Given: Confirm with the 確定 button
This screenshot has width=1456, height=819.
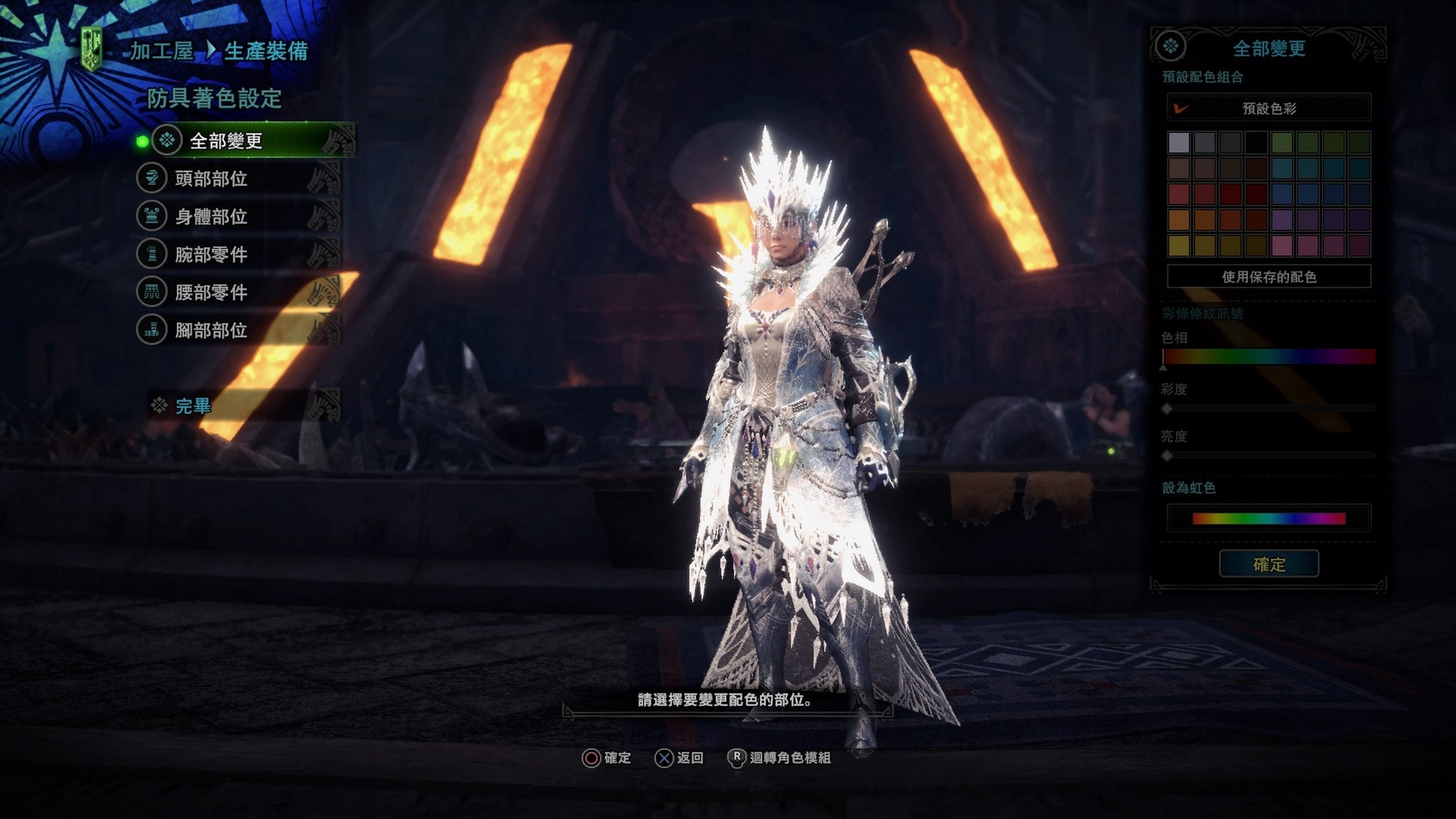Looking at the screenshot, I should click(1269, 564).
